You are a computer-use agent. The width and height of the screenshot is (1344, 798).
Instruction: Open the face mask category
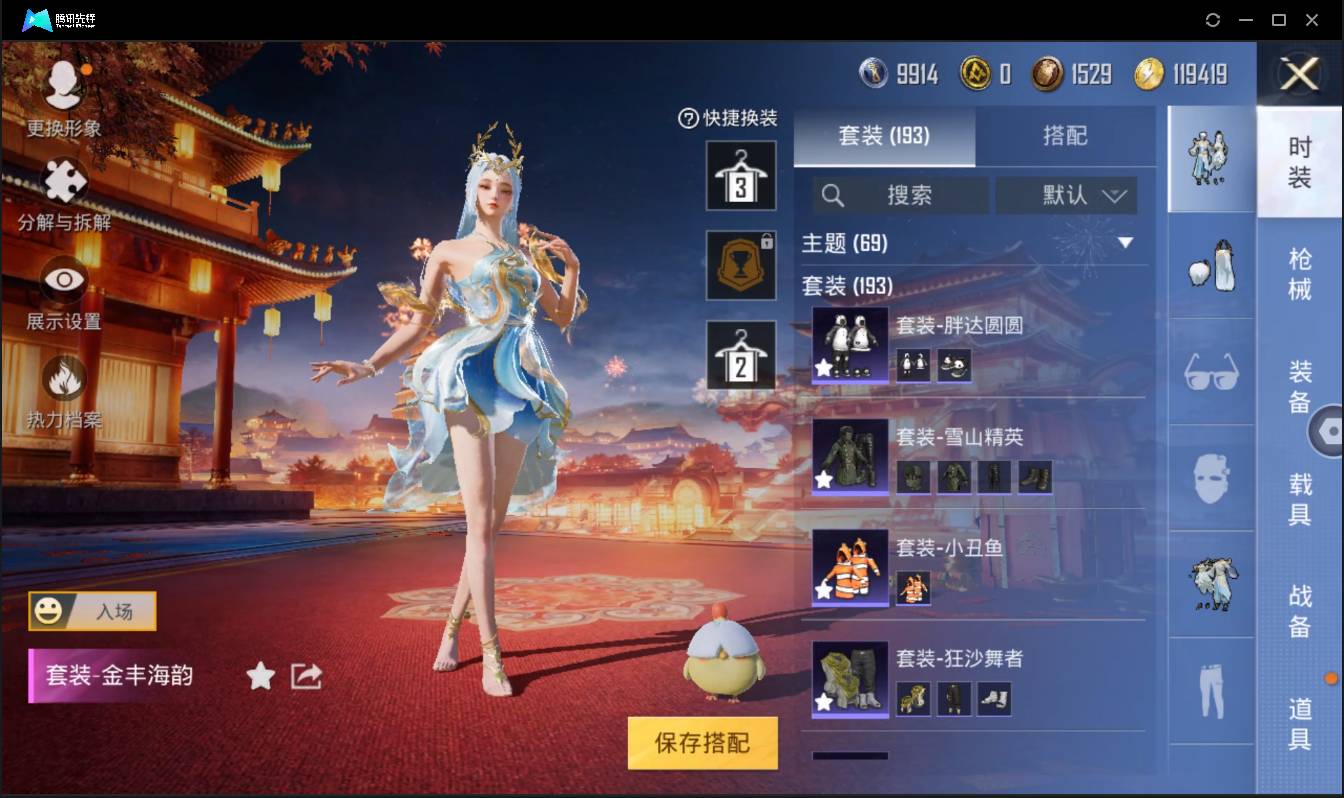[x=1210, y=480]
